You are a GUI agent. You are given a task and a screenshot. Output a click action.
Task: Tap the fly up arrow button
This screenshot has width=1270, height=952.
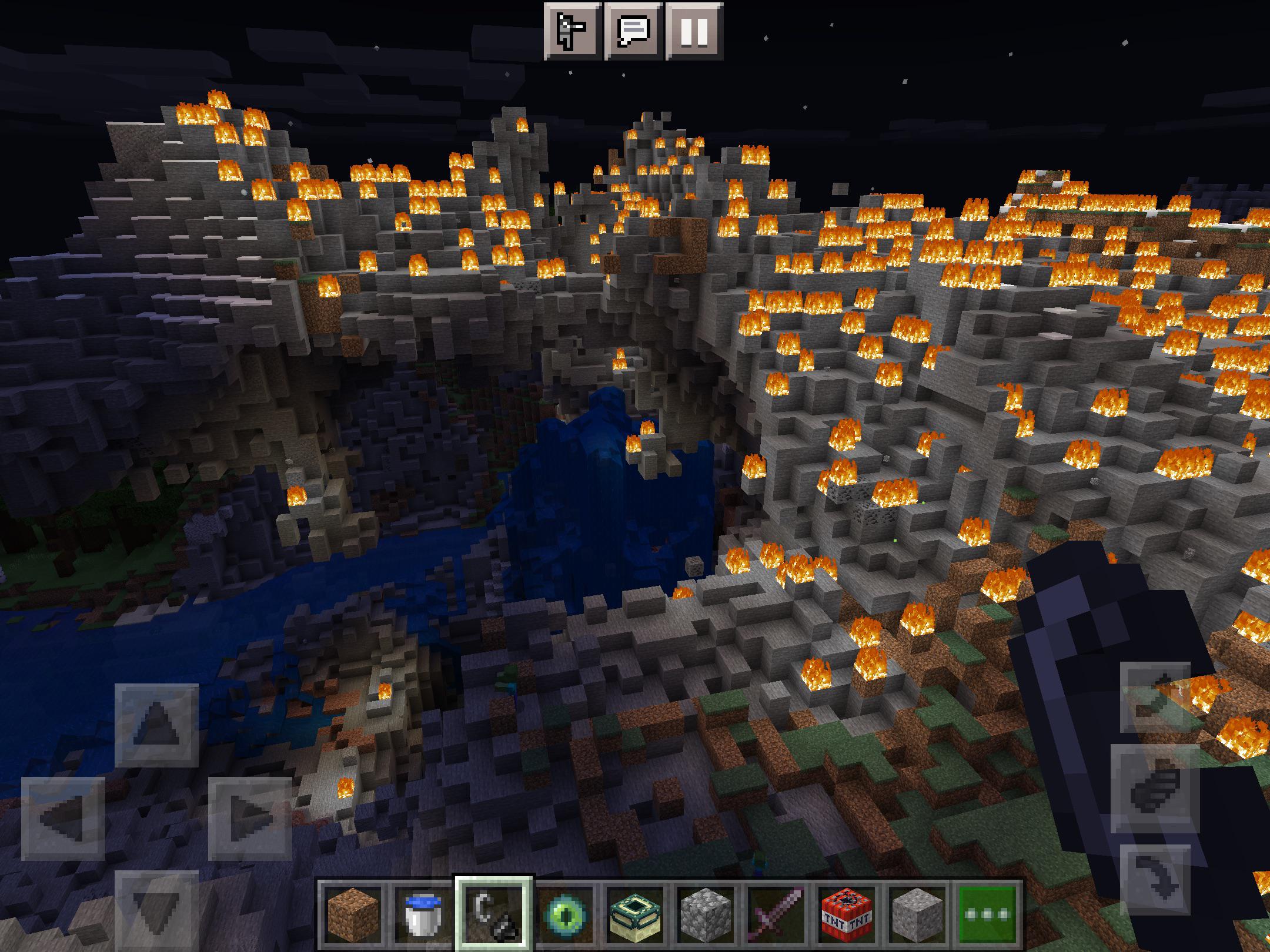point(1155,698)
